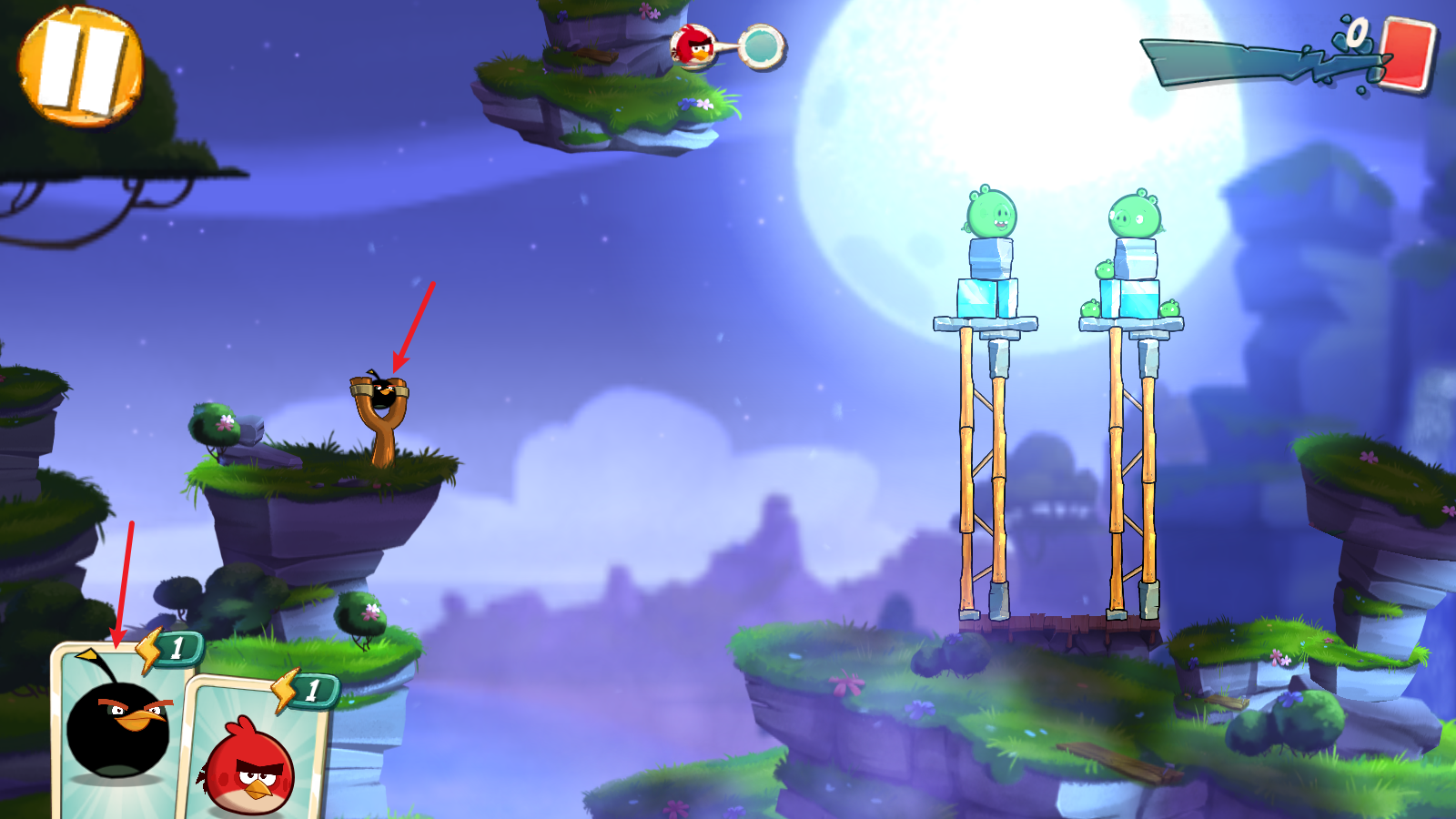This screenshot has height=819, width=1456.
Task: Pause the game with the orange button
Action: [80, 66]
